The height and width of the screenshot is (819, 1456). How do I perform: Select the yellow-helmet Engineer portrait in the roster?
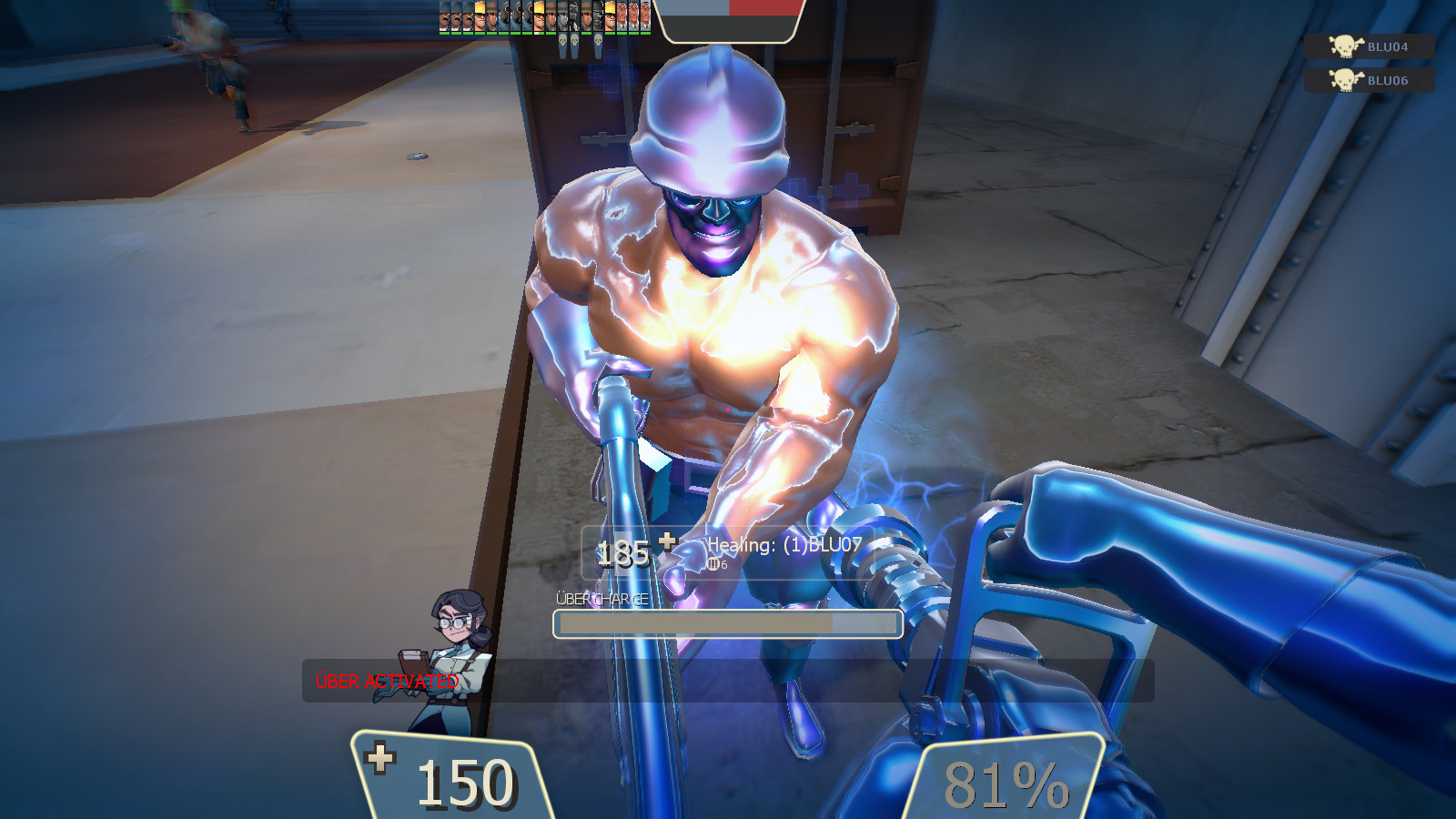[x=480, y=18]
